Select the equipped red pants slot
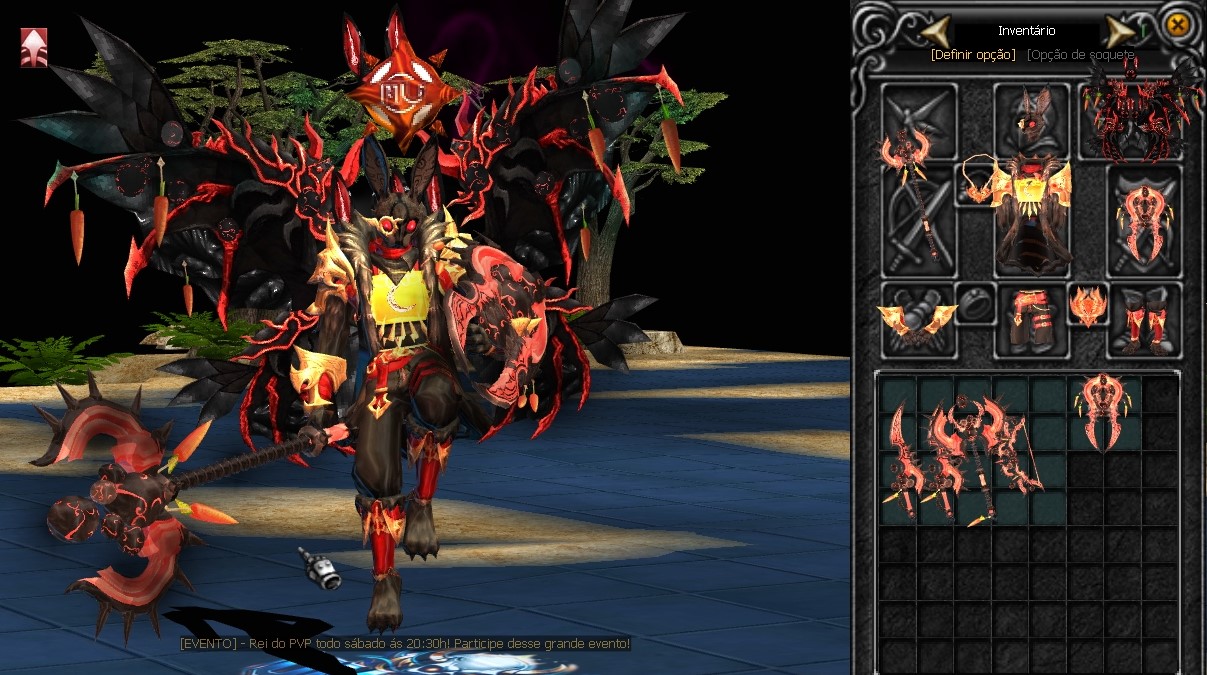 [1032, 318]
